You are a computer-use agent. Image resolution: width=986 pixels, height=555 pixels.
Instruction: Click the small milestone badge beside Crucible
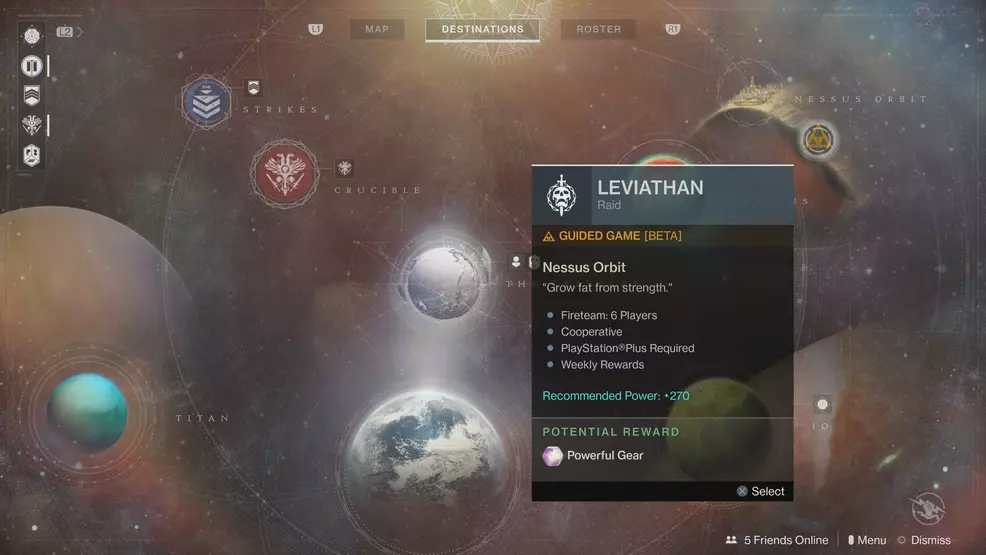345,168
